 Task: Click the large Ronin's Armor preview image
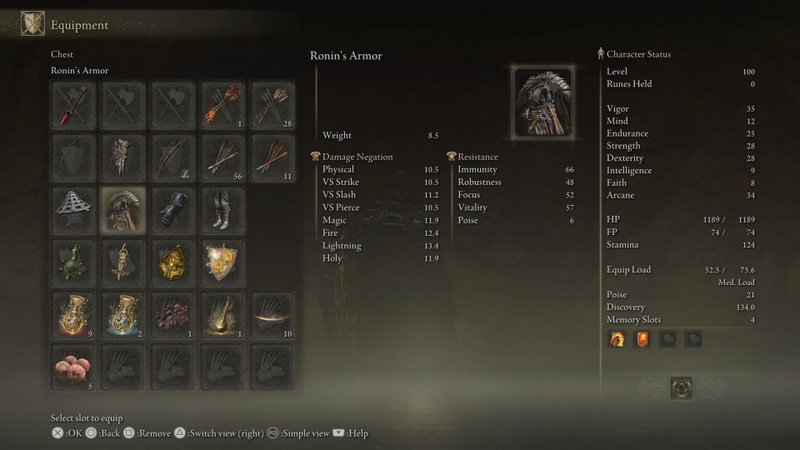tap(543, 101)
